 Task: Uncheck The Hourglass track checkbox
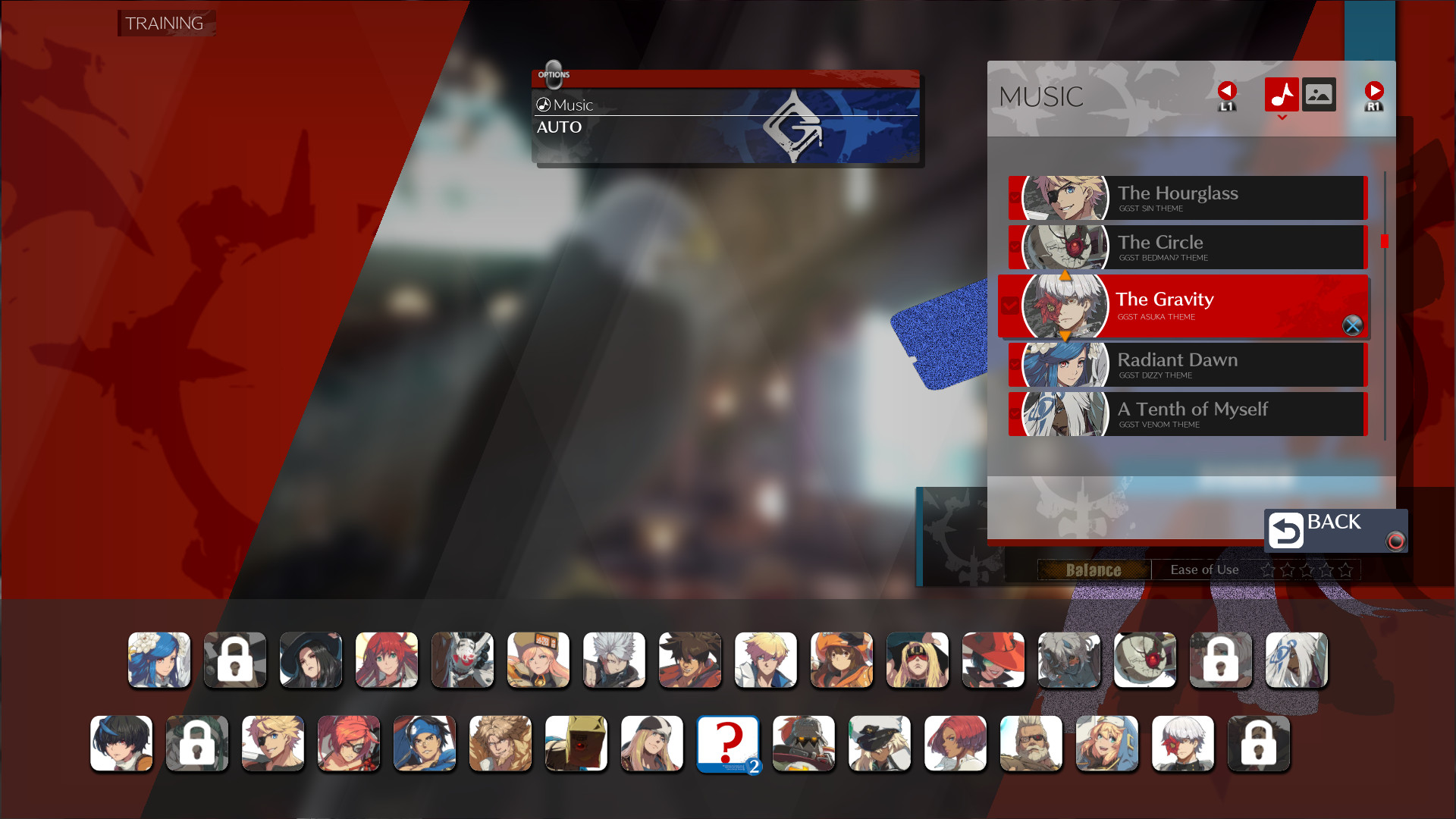(1014, 197)
